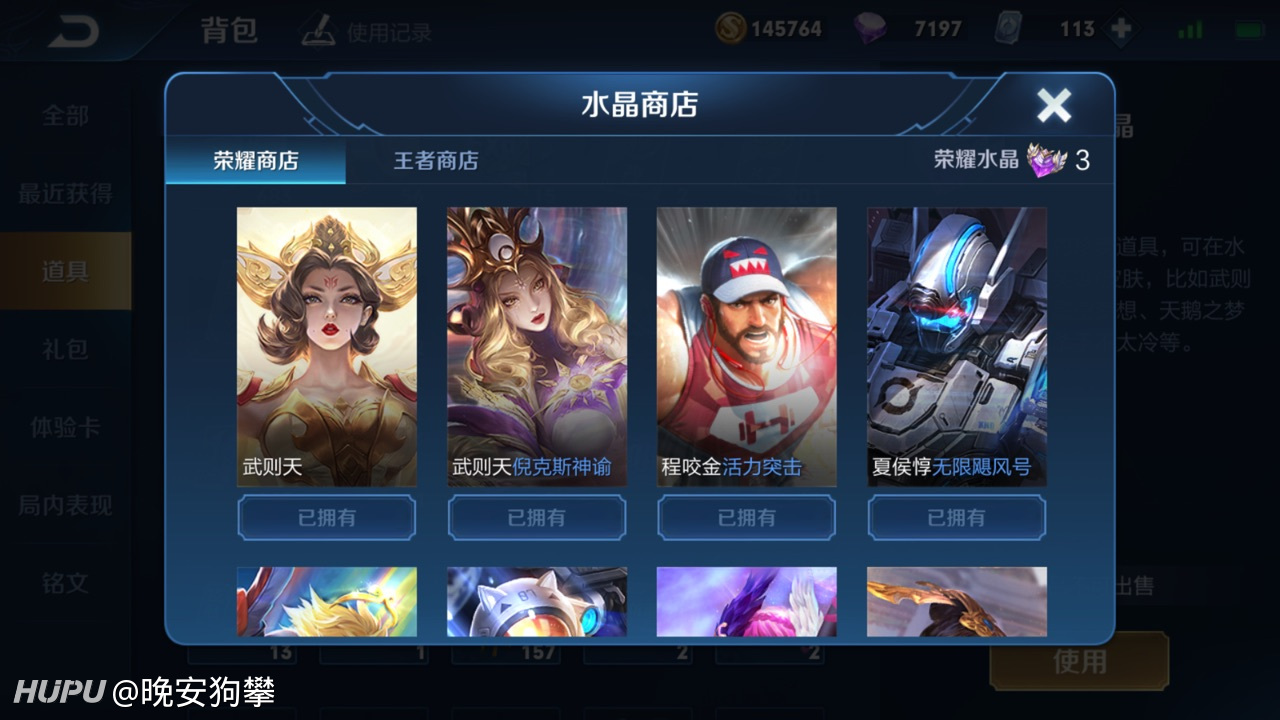The width and height of the screenshot is (1280, 720).
Task: Select the 体验卡 trial card category
Action: tap(65, 427)
